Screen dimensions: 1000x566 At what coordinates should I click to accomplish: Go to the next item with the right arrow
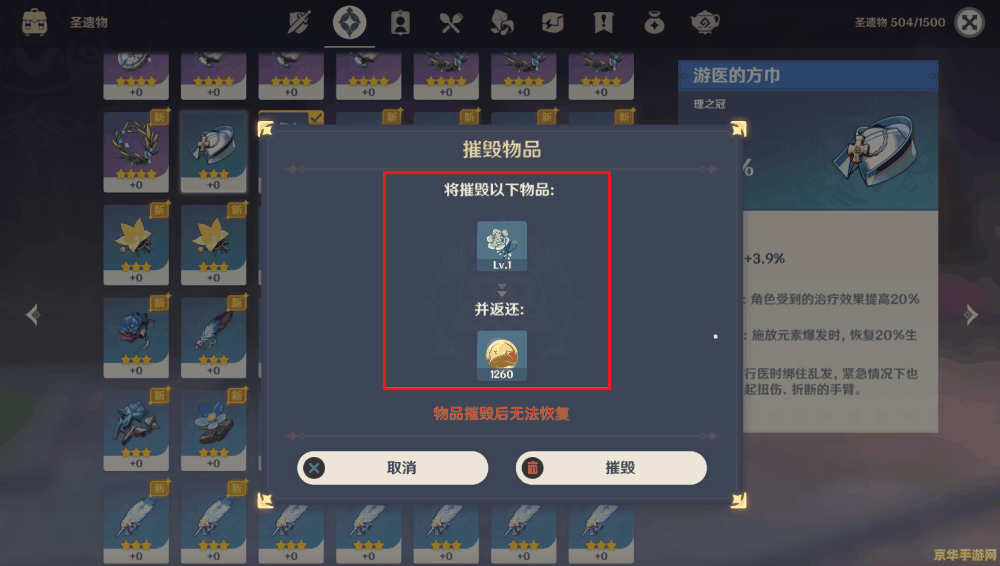point(970,315)
